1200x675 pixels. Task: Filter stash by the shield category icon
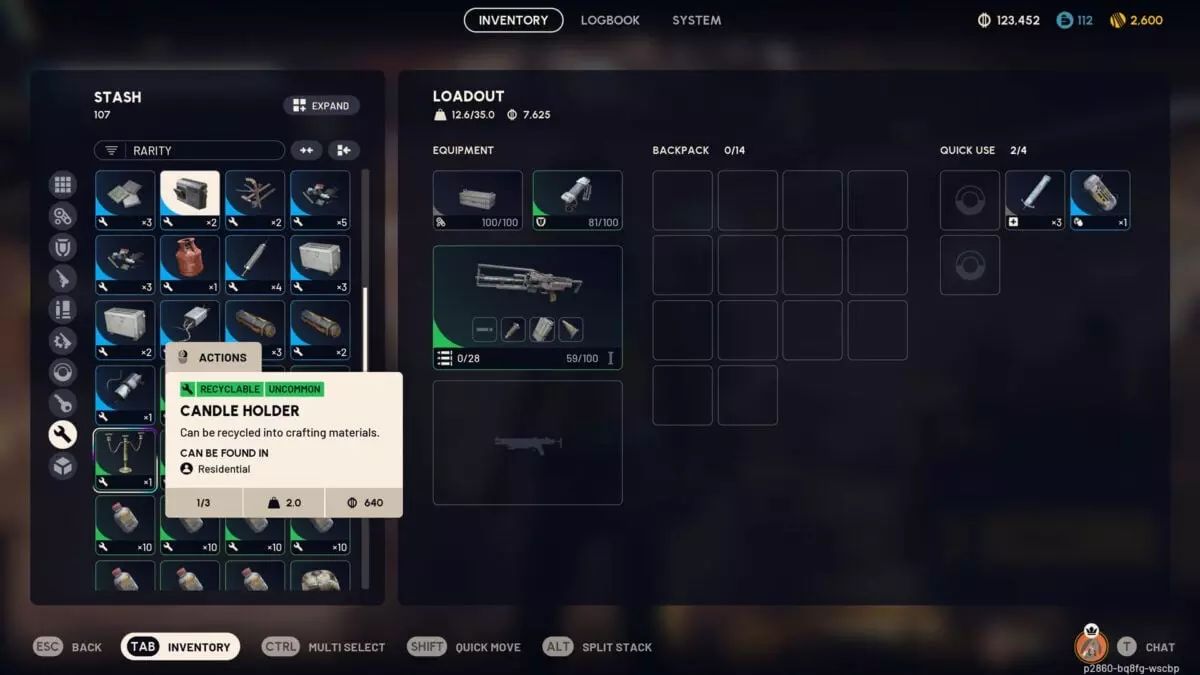[63, 247]
